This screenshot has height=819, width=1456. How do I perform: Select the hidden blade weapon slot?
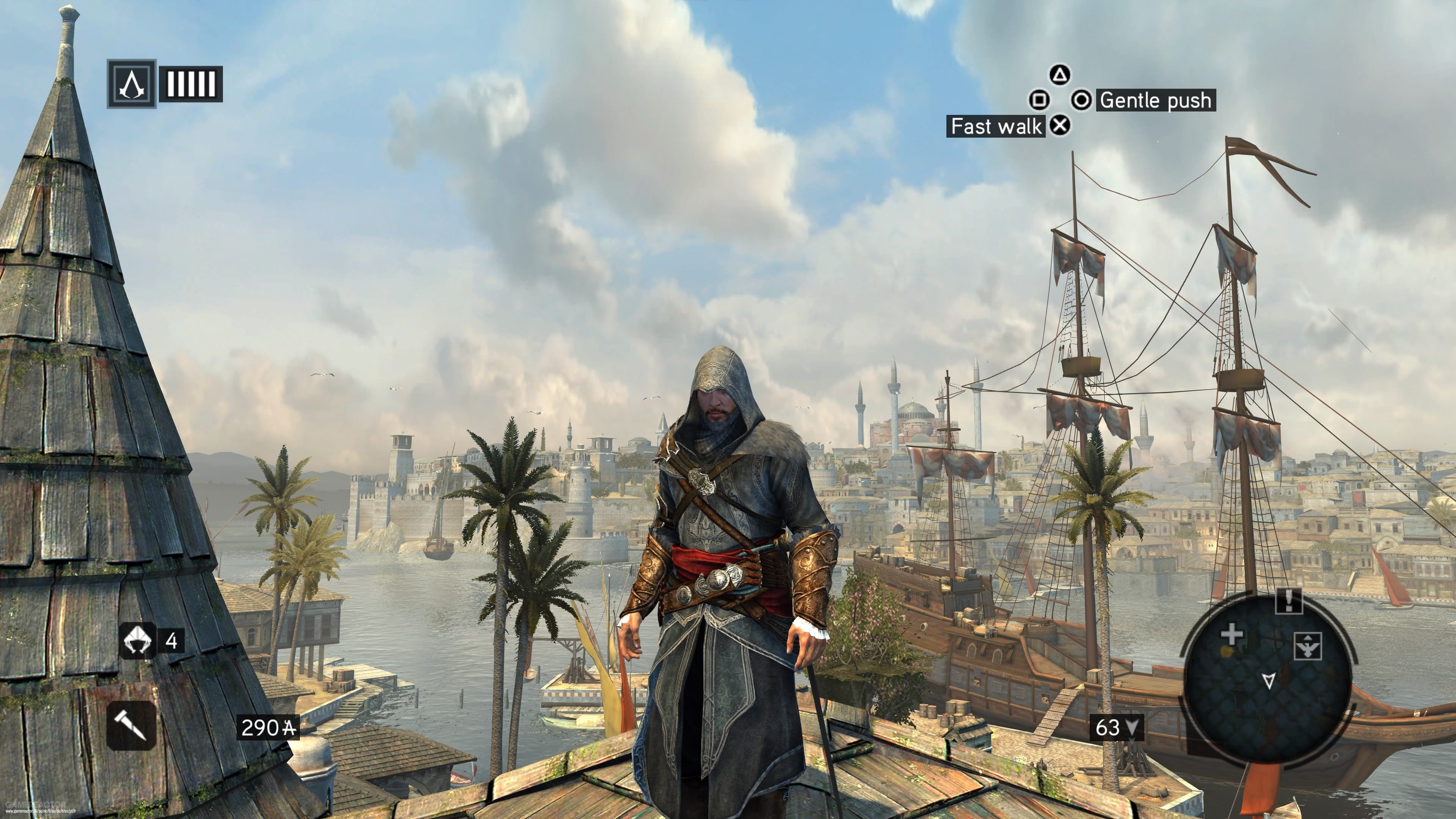click(x=131, y=725)
